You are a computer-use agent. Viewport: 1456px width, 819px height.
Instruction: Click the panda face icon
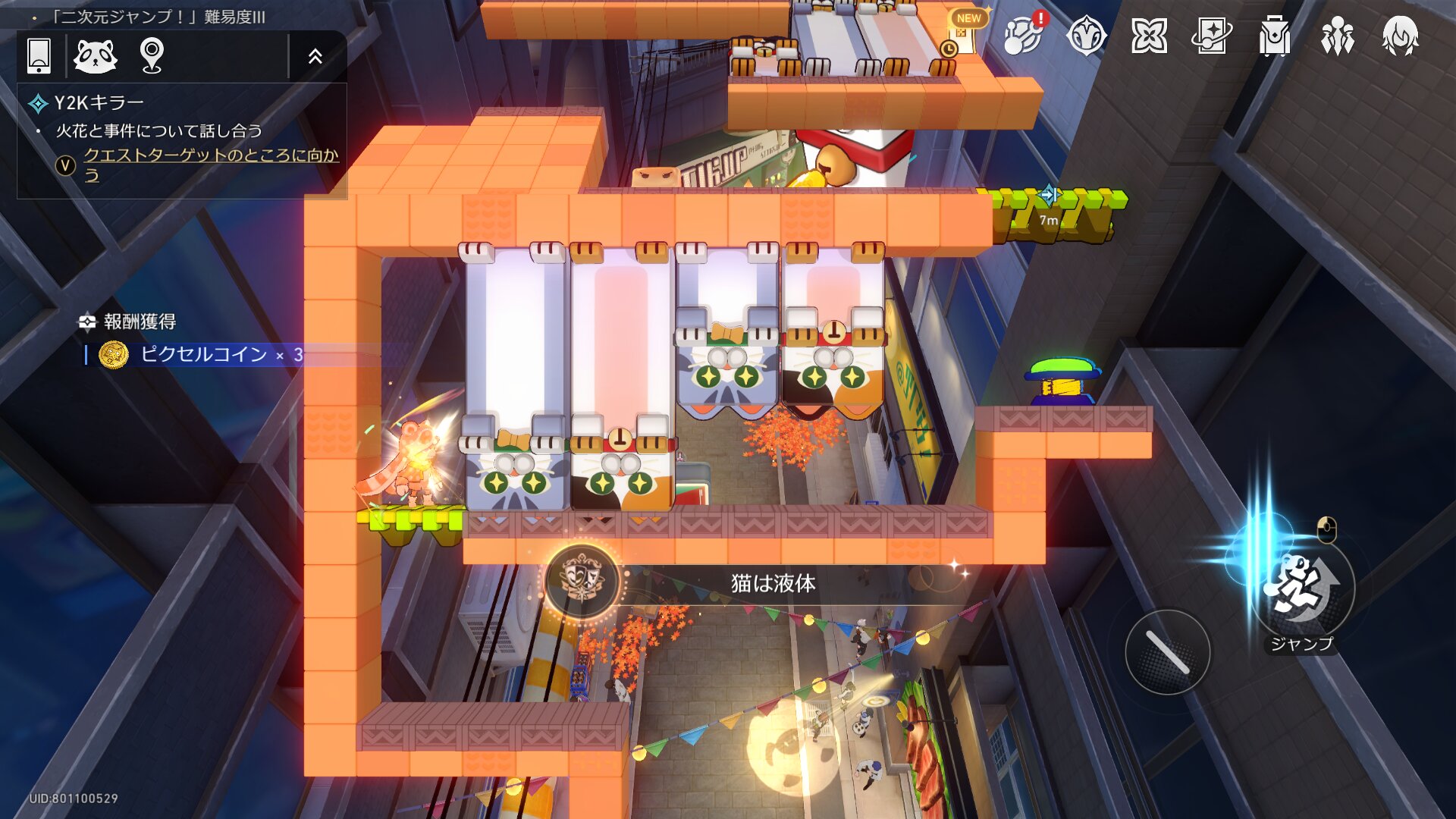pos(96,55)
